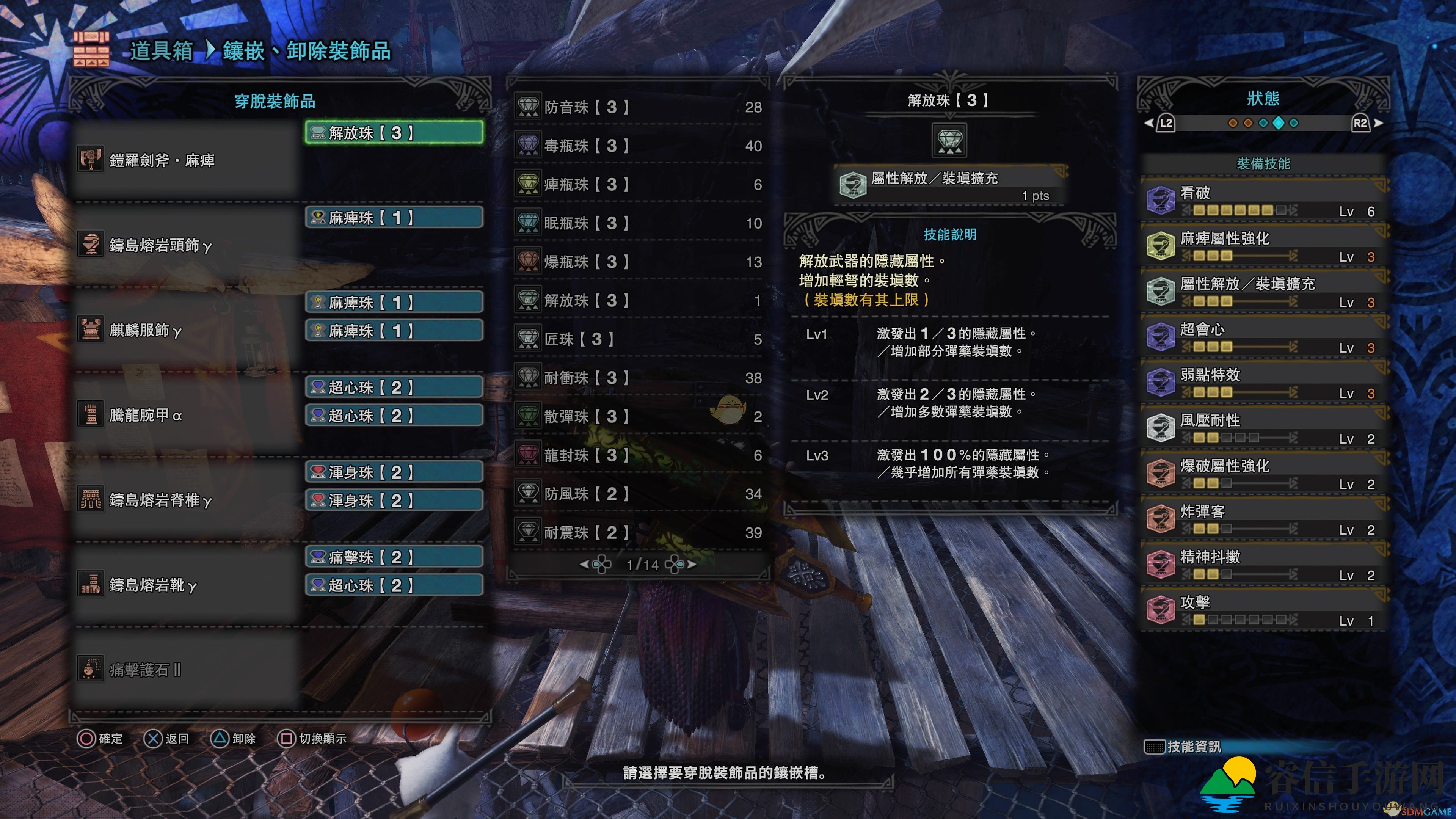Pick 耐衝珠【3】 from the decoration list
This screenshot has height=819, width=1456.
(x=639, y=378)
